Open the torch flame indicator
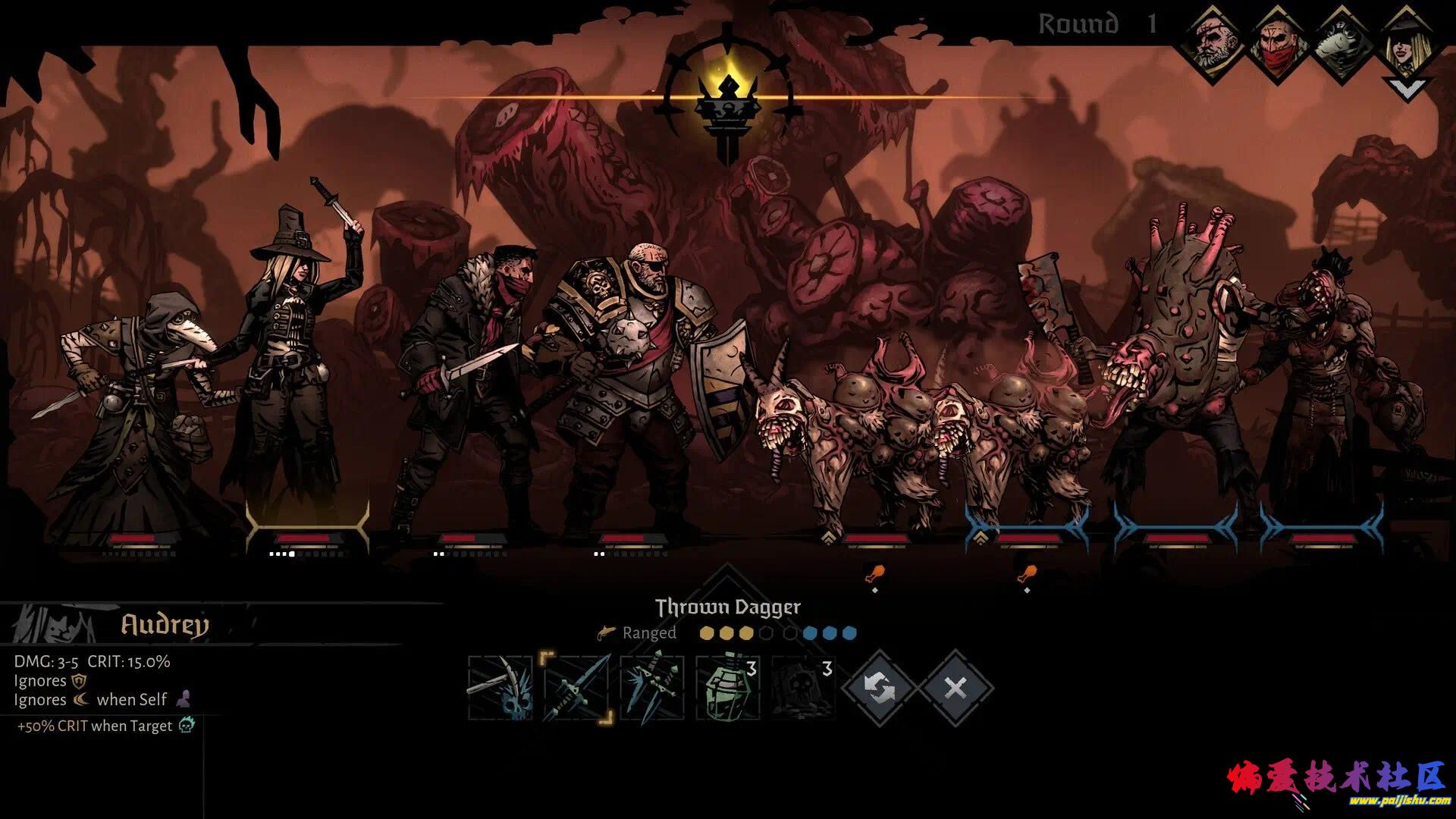 (728, 99)
